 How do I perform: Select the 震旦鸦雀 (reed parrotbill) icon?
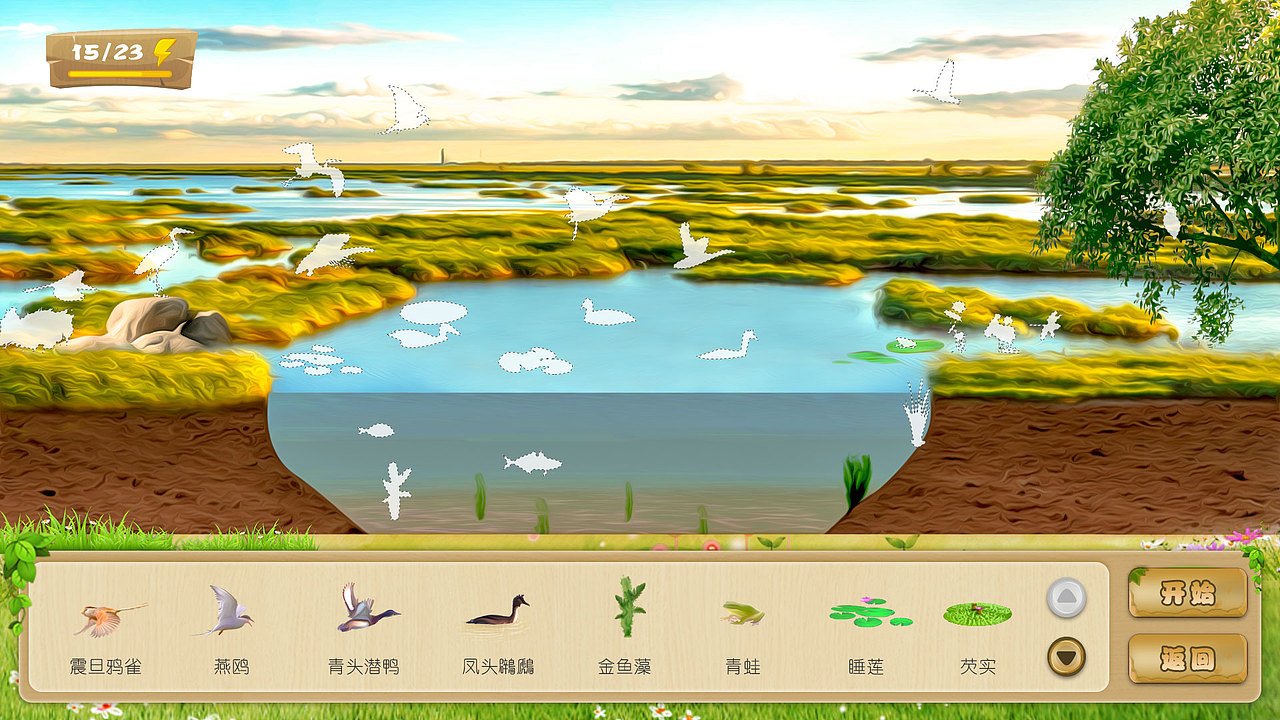(103, 615)
